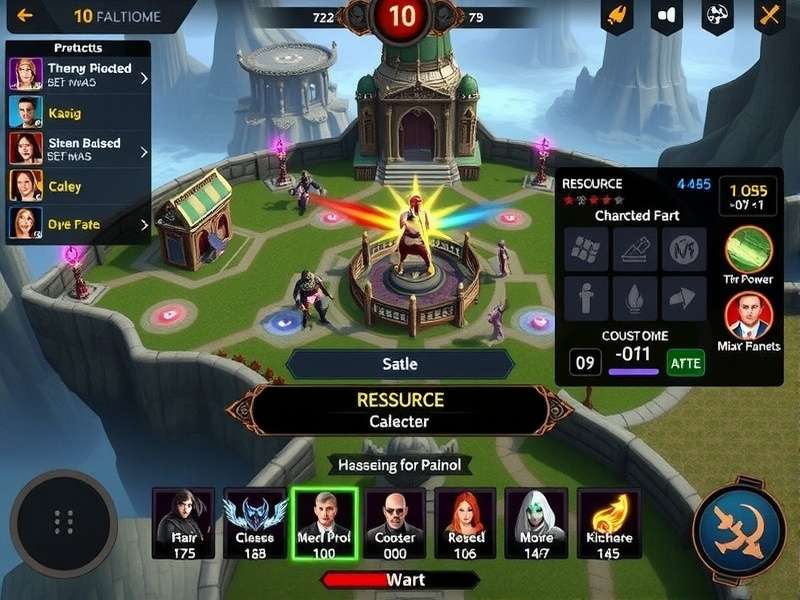Open the Oye Fate list entry
This screenshot has height=600, width=800.
tap(79, 225)
